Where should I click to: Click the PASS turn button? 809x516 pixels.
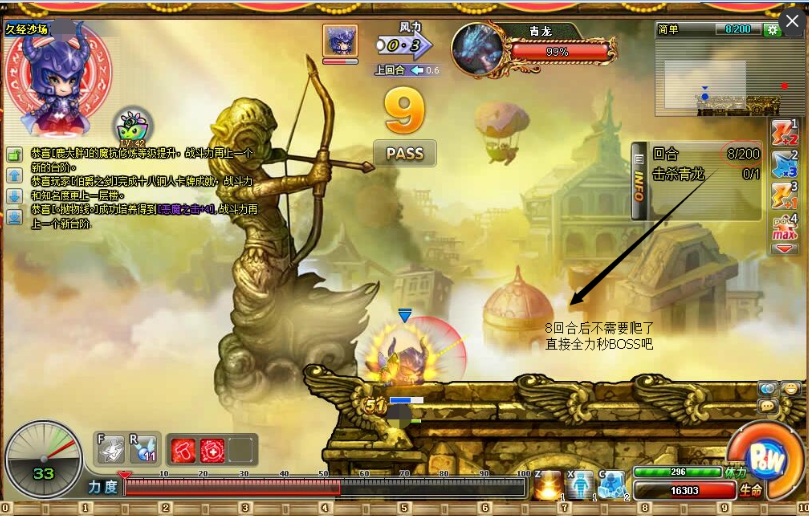404,153
